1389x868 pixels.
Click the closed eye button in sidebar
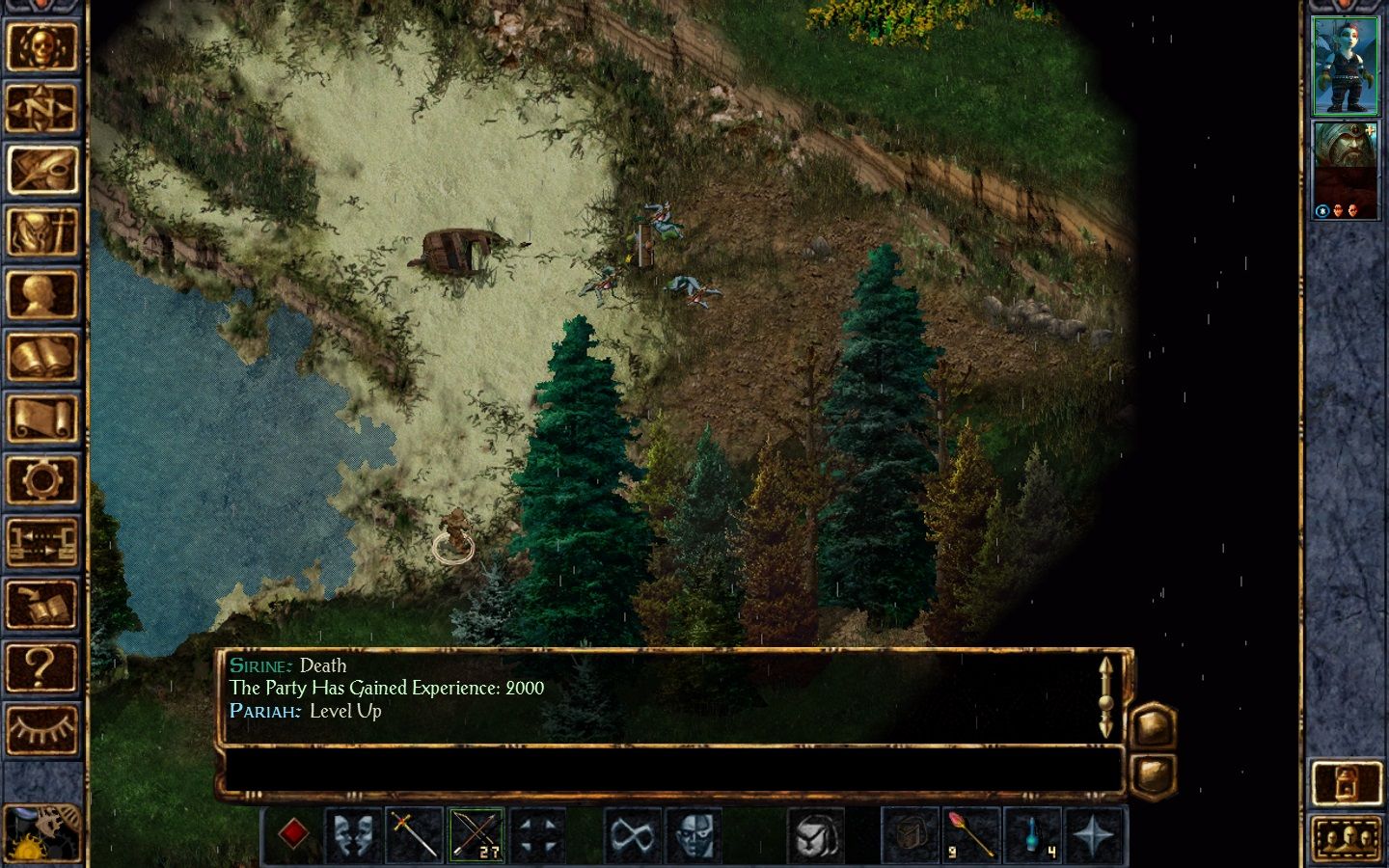(41, 729)
